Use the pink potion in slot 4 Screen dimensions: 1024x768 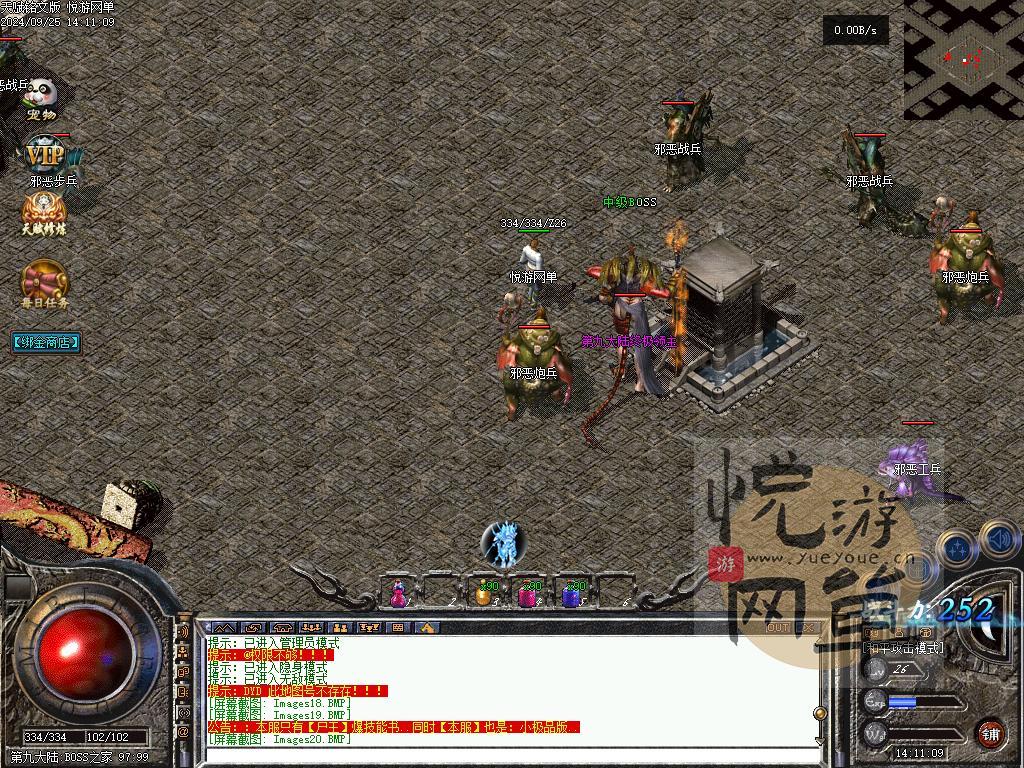pos(528,594)
